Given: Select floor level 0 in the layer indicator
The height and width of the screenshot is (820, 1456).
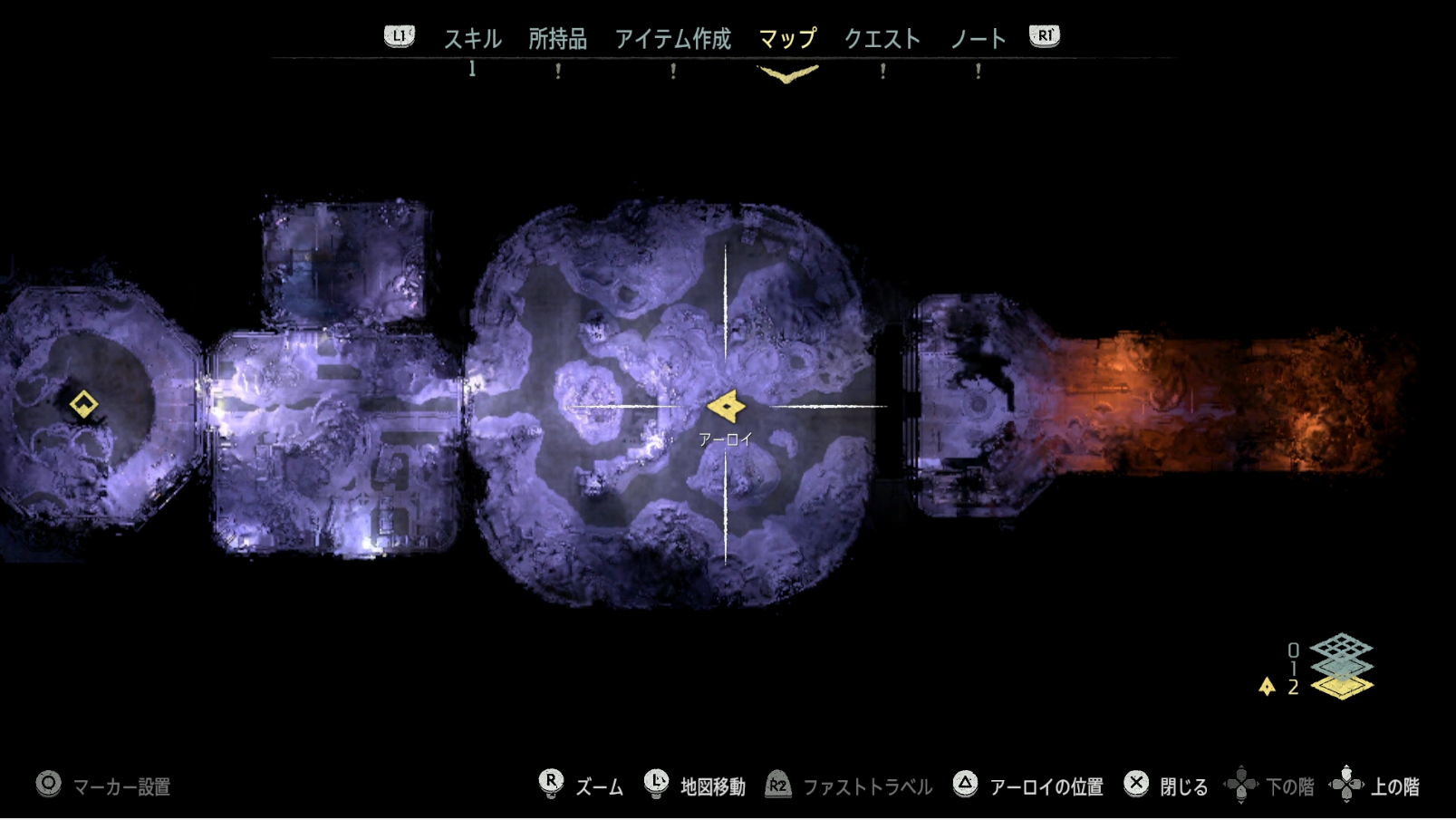Looking at the screenshot, I should tap(1294, 649).
